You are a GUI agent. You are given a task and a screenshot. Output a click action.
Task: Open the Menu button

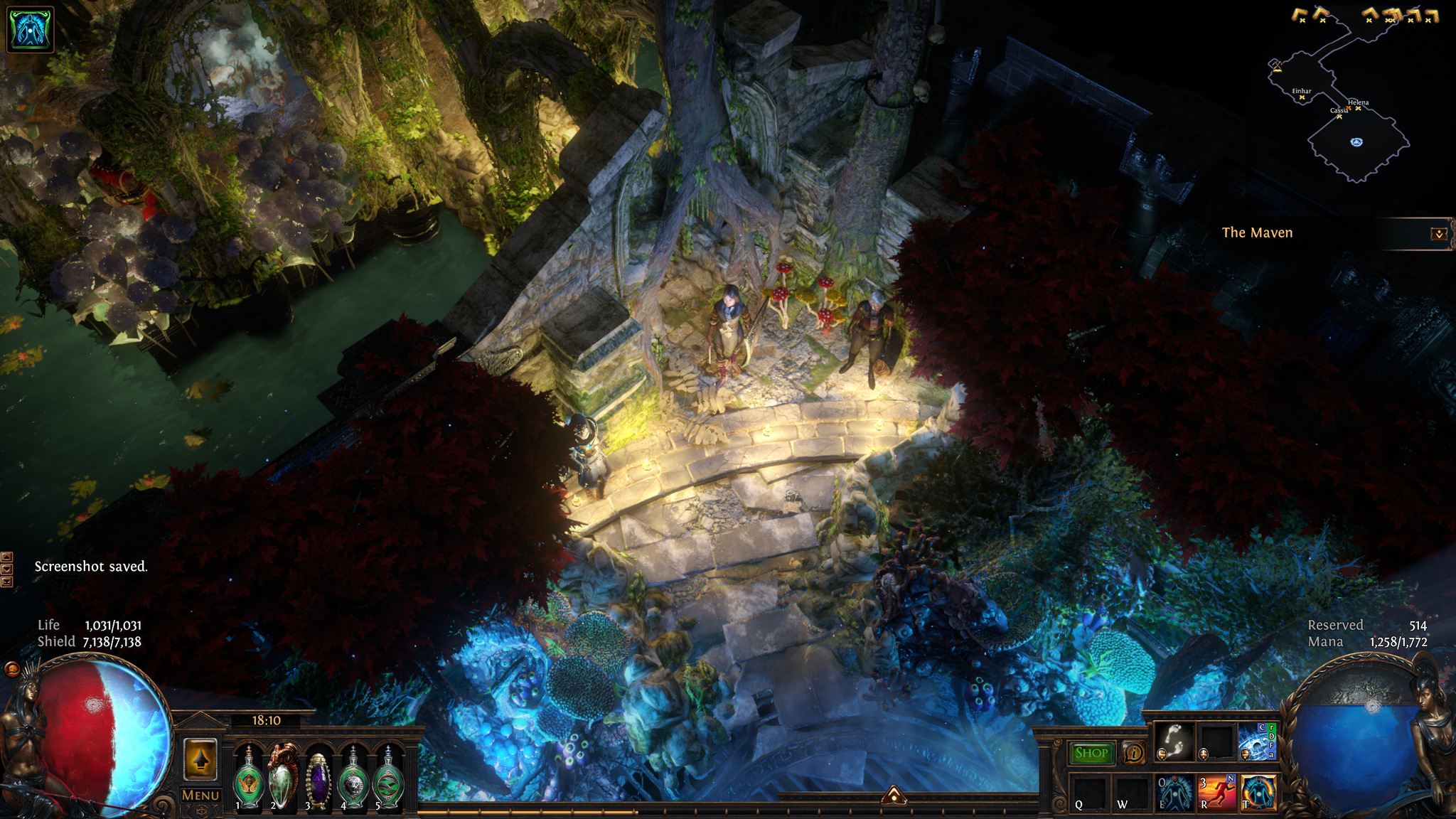click(x=200, y=796)
